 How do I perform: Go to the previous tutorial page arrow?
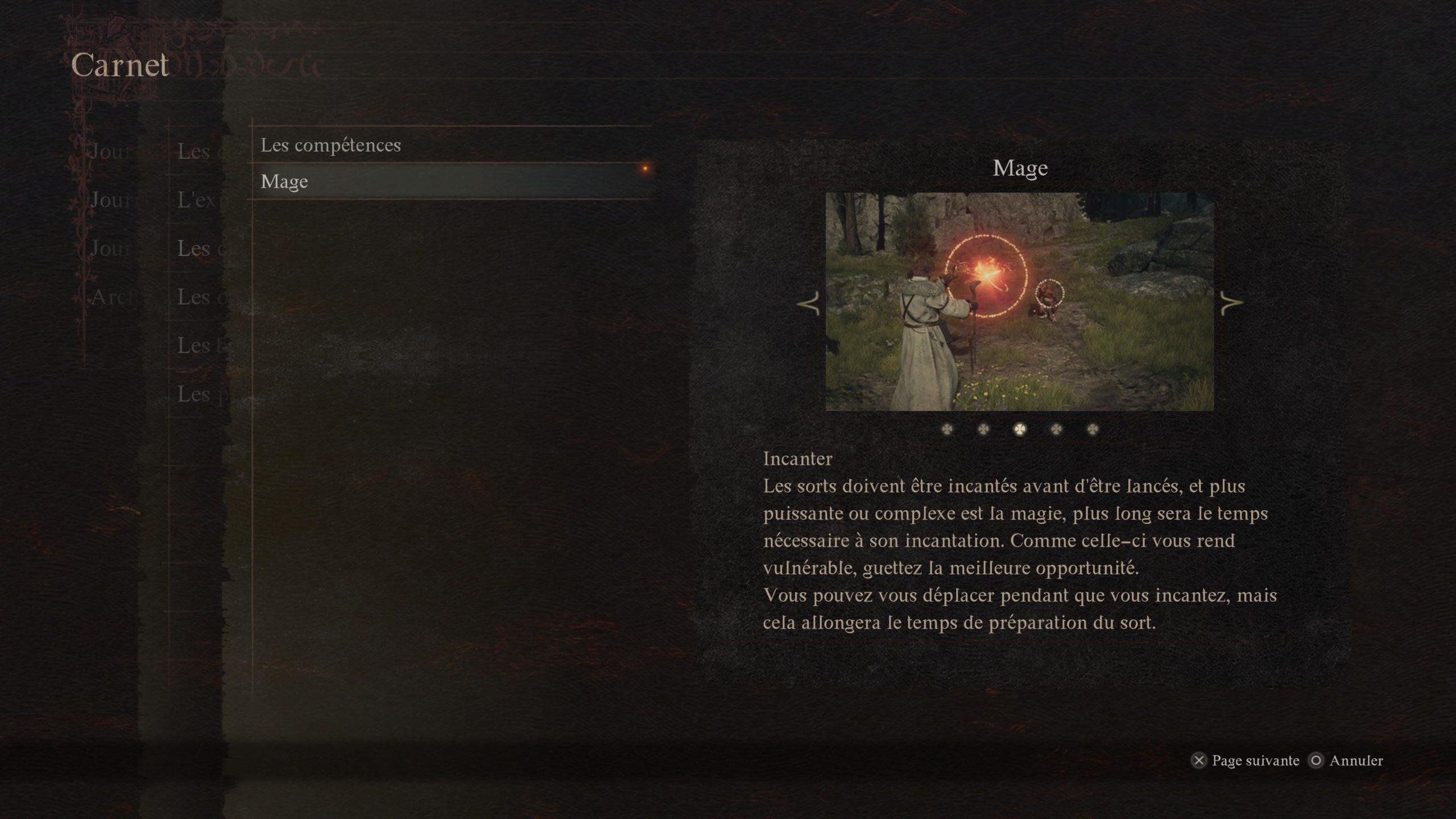coord(809,303)
